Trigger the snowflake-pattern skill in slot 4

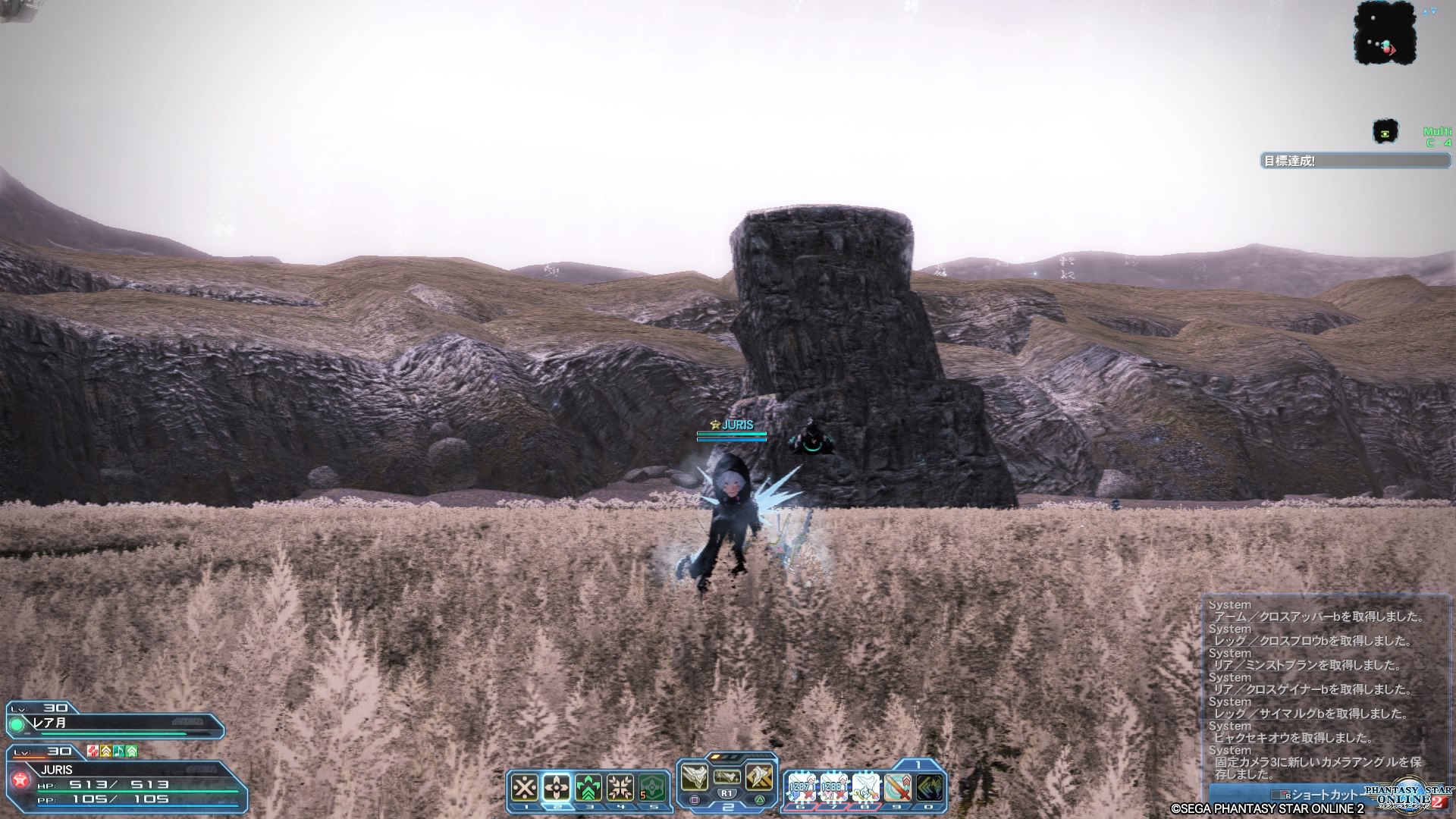point(620,788)
